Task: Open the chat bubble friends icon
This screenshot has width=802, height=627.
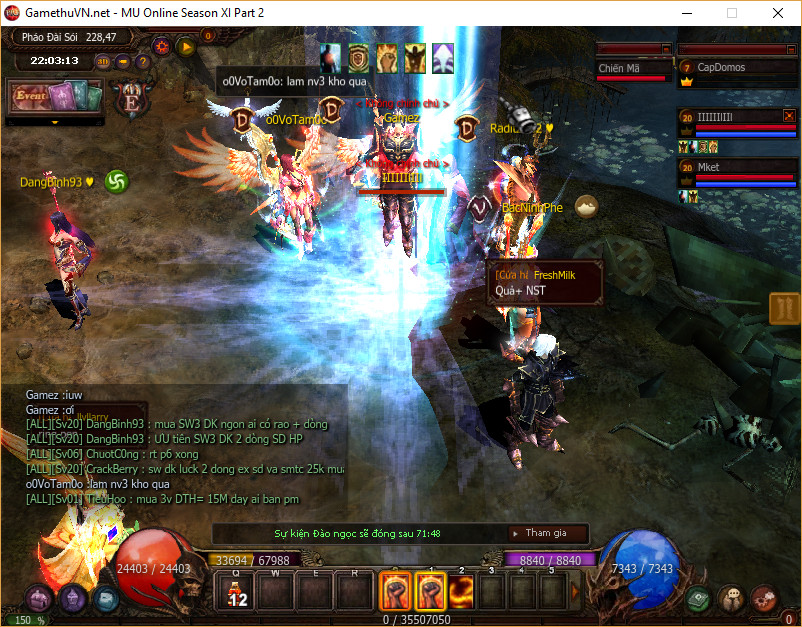Action: click(731, 598)
